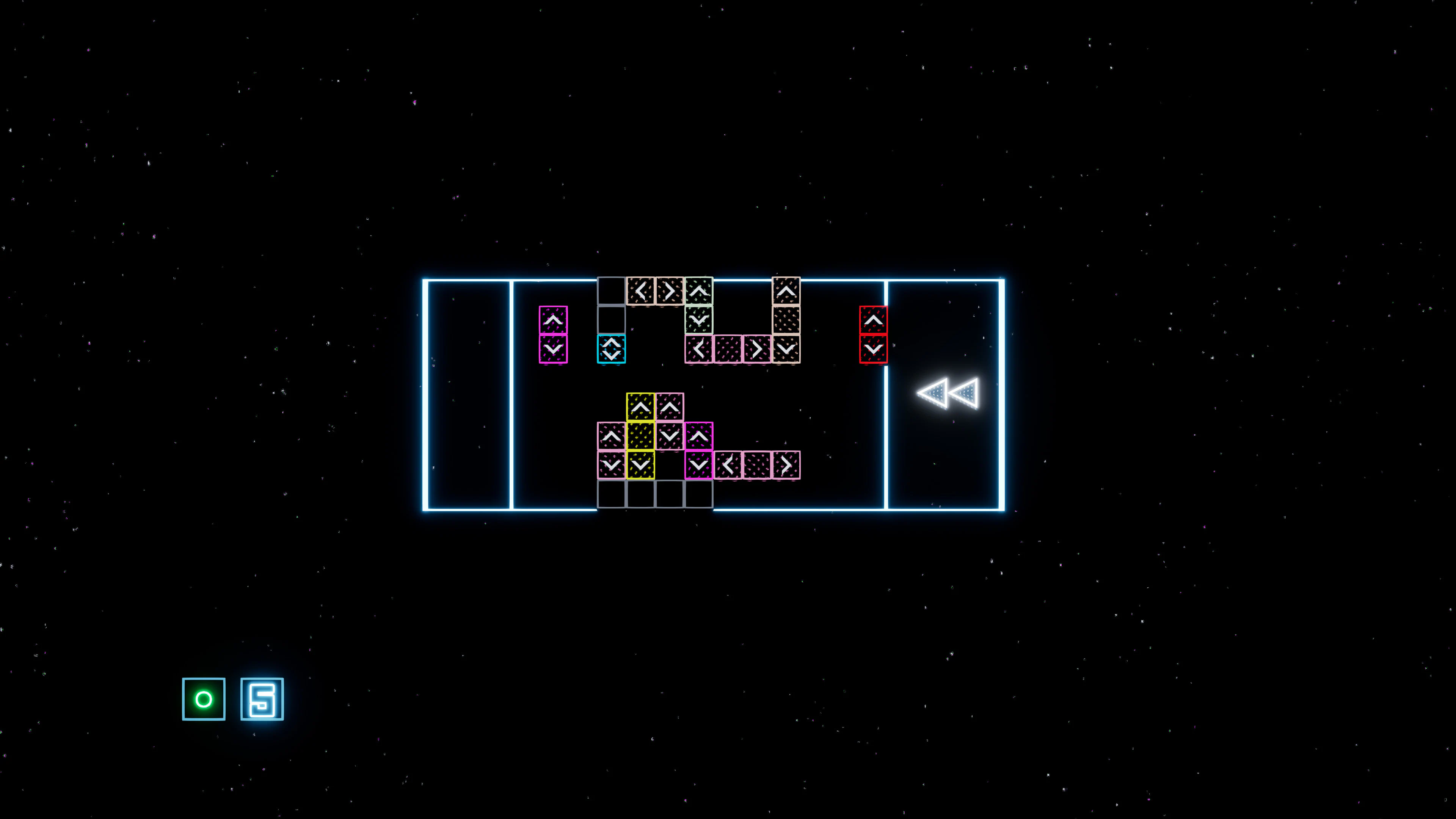The image size is (1456, 819).
Task: Select the tan up-arrow block at top right
Action: coord(786,290)
